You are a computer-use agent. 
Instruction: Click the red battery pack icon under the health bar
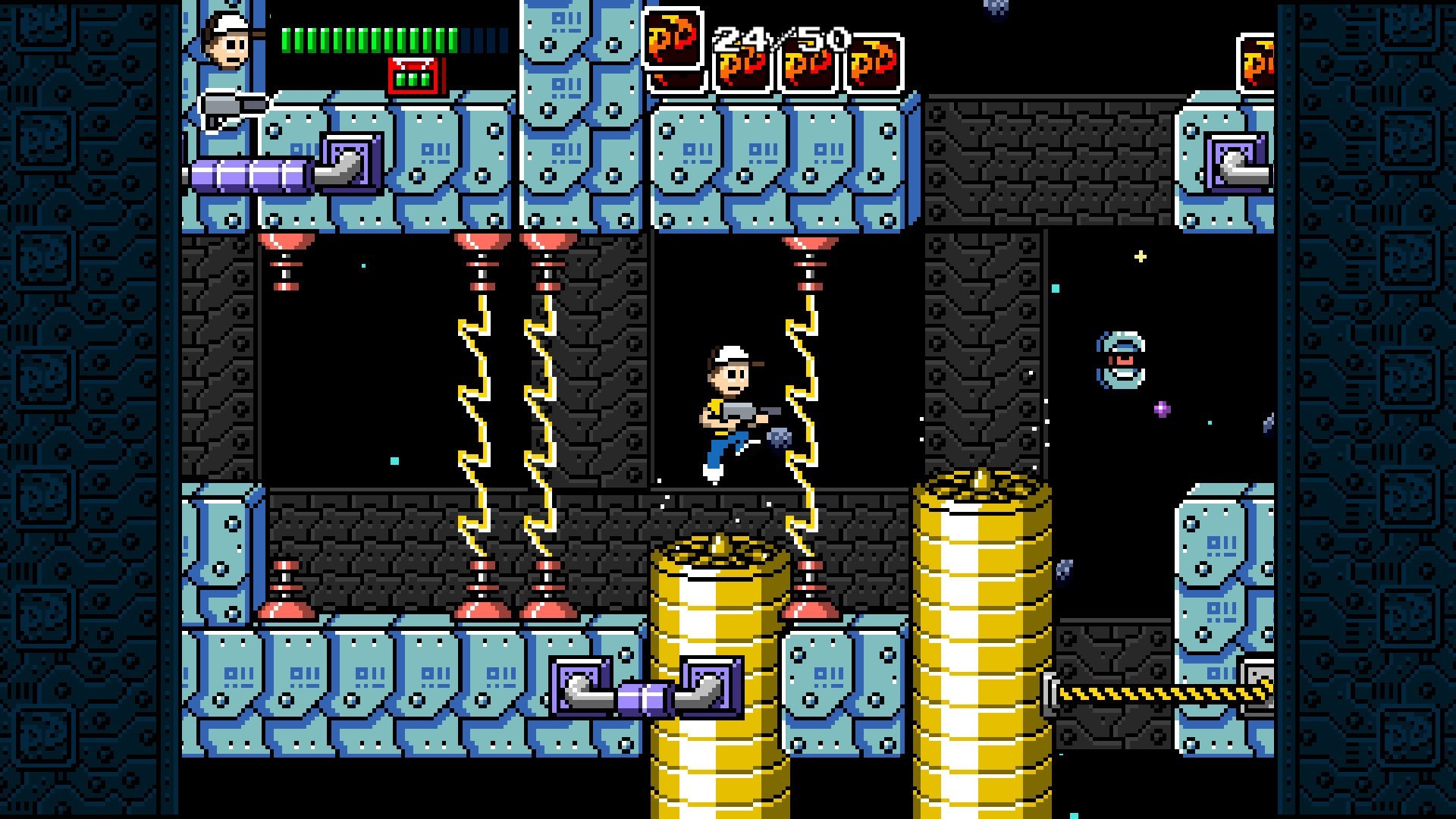click(414, 76)
